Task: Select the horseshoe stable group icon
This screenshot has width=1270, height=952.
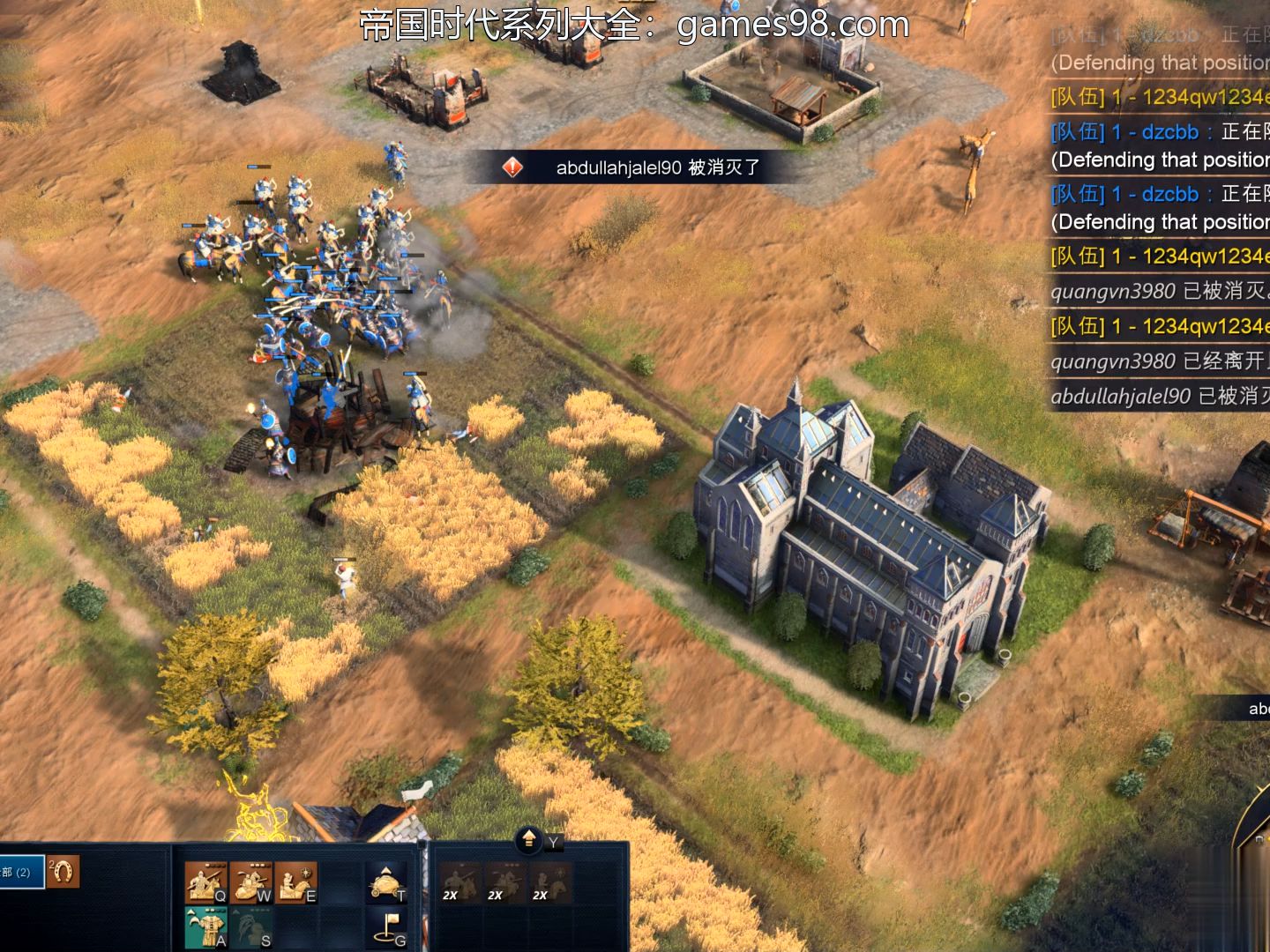Action: 63,872
